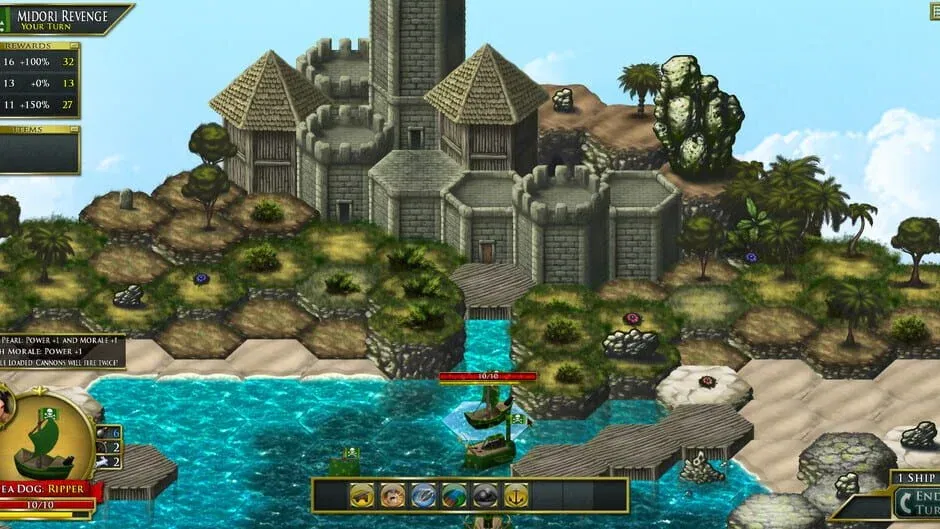Activate the cannon ability icon
The width and height of the screenshot is (940, 529).
(x=362, y=495)
